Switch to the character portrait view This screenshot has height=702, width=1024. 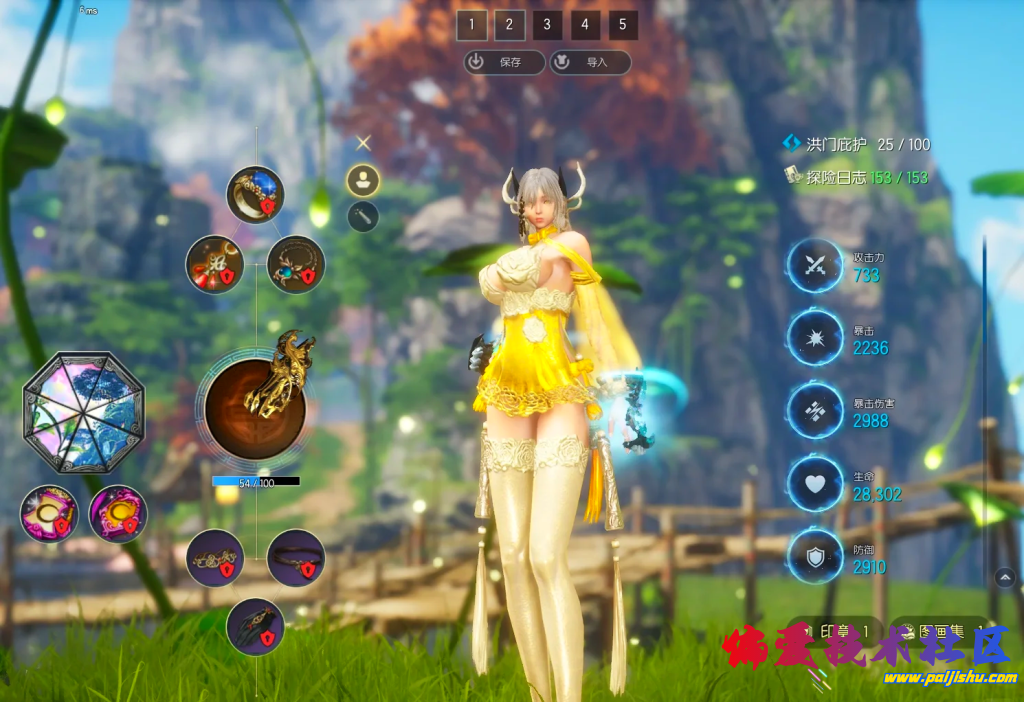pyautogui.click(x=363, y=180)
